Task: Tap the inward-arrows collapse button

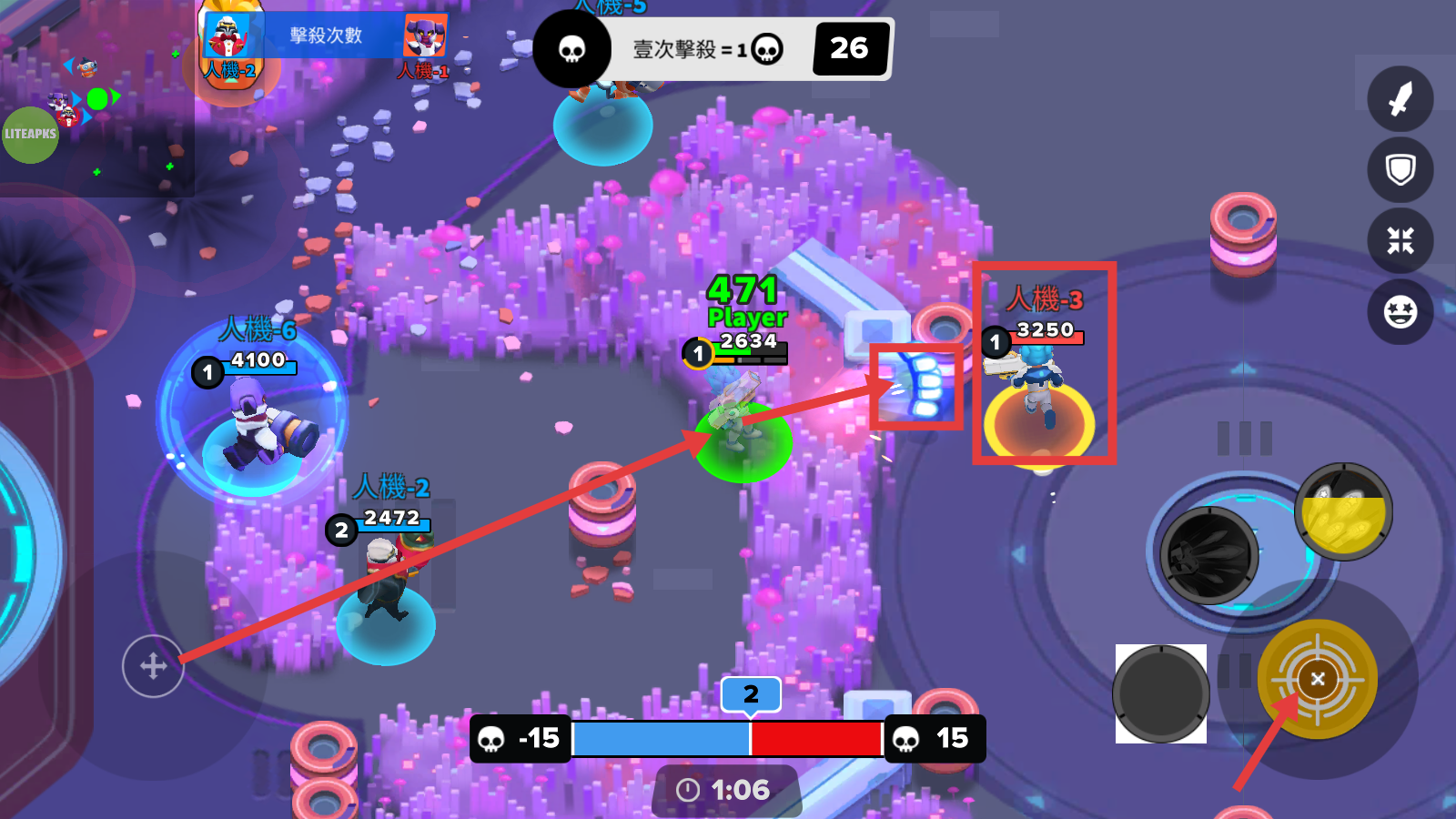Action: tap(1400, 240)
